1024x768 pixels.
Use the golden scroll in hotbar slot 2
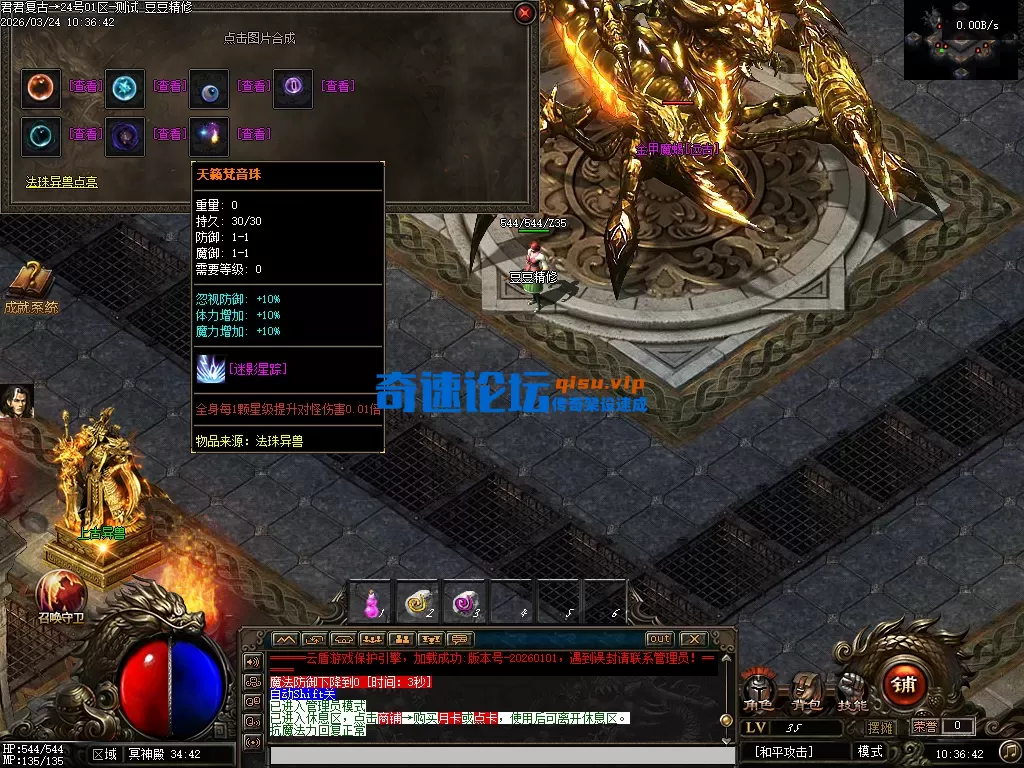point(419,601)
